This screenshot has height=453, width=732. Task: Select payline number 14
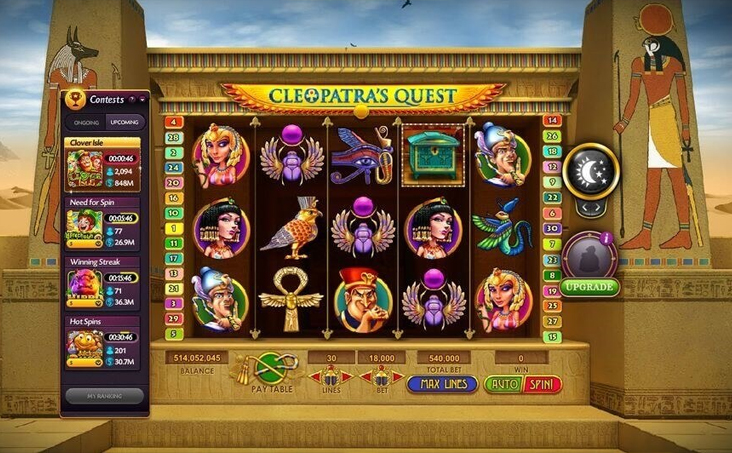552,121
